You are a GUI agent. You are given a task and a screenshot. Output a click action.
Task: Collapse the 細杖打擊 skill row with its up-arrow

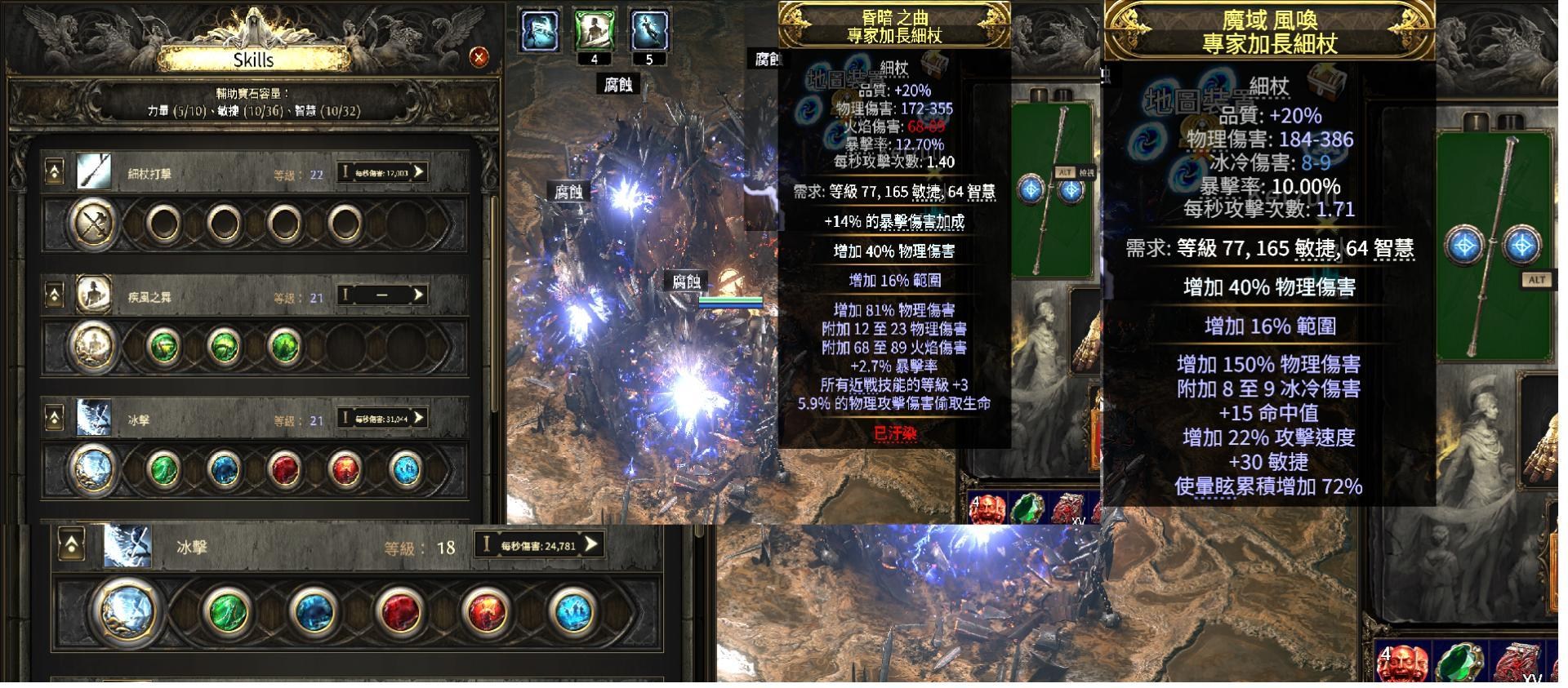point(54,169)
